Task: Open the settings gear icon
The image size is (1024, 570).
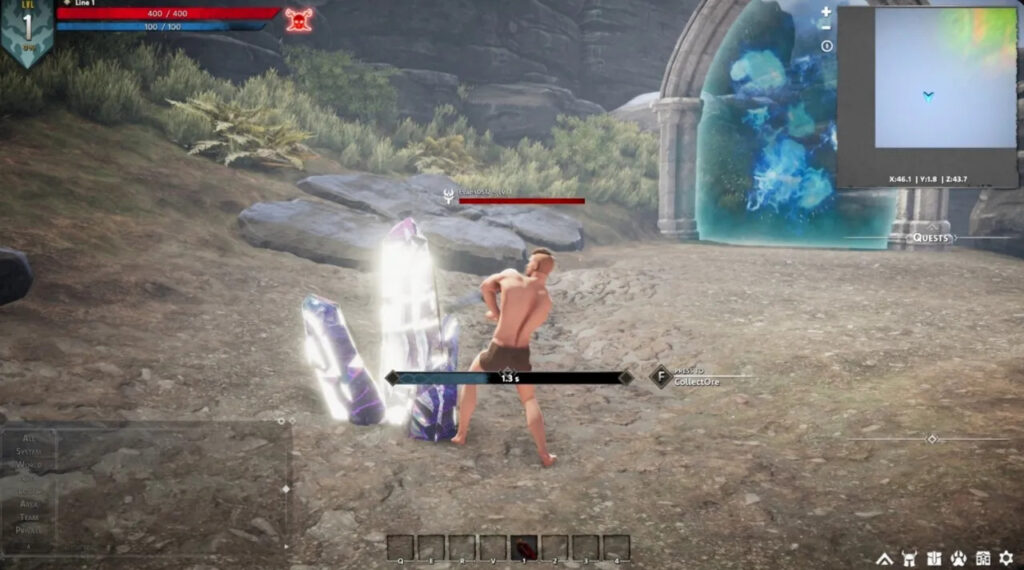Action: pos(1006,557)
